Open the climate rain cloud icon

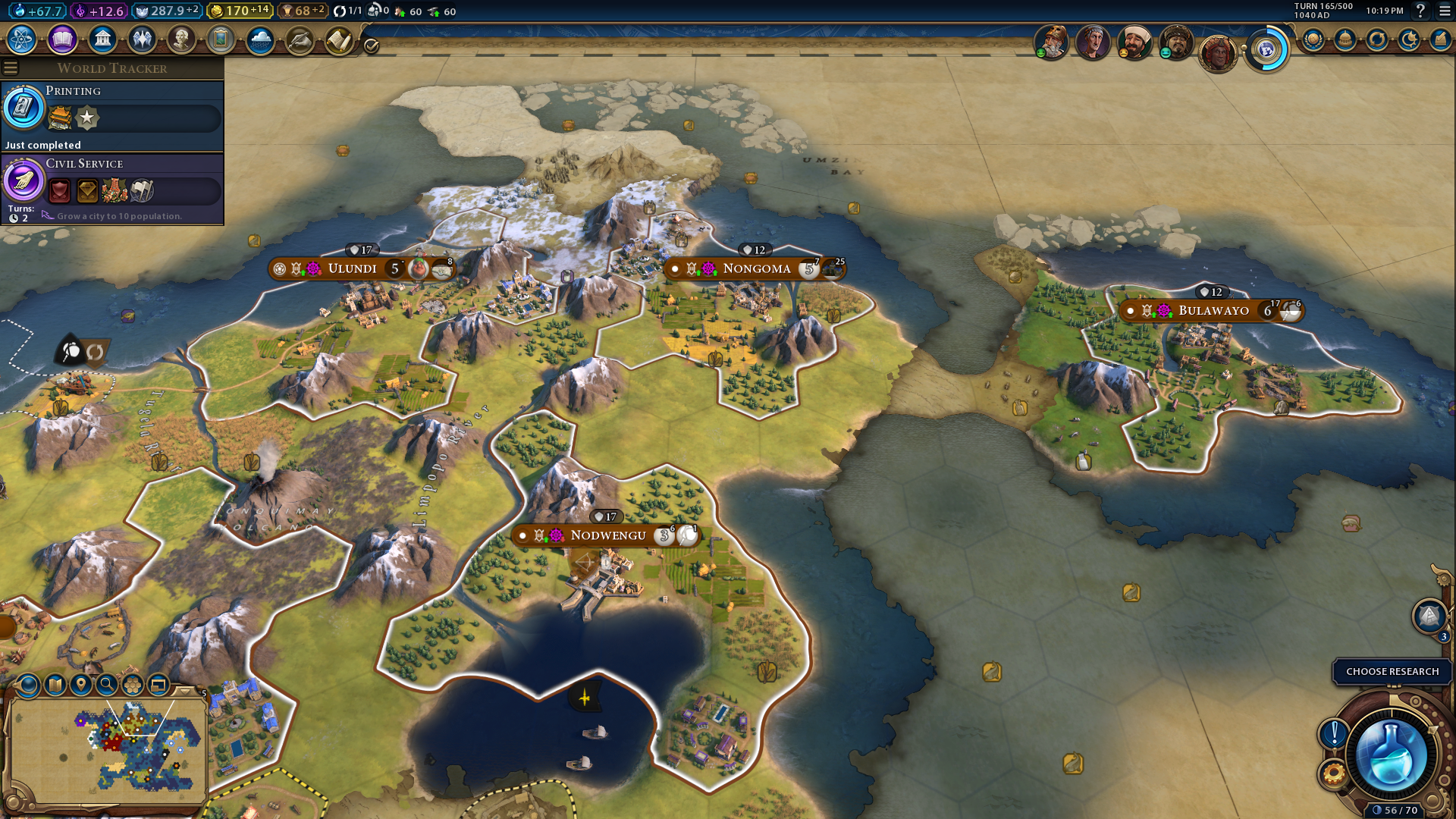[260, 39]
